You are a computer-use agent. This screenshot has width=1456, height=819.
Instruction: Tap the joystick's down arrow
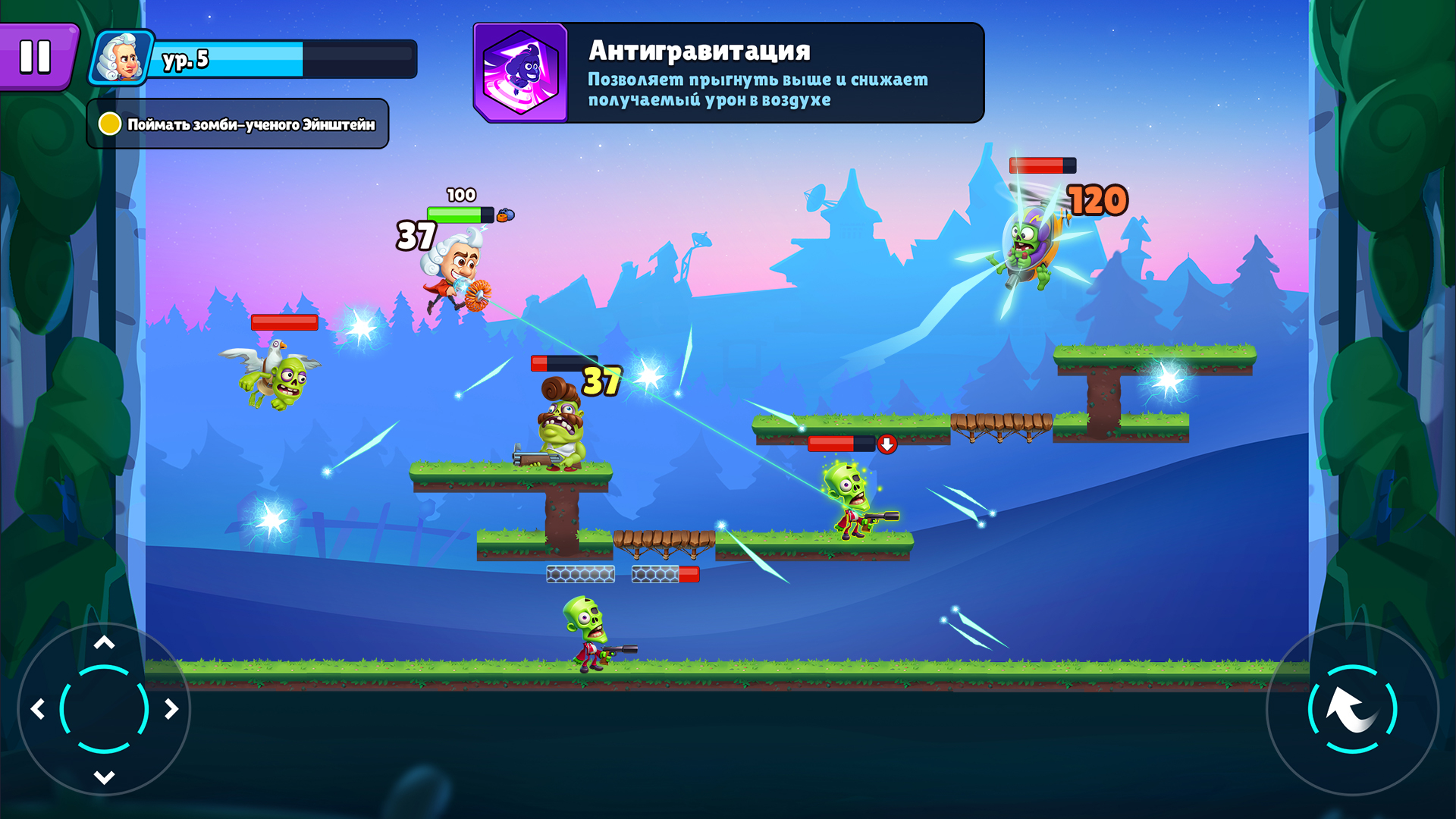point(104,777)
